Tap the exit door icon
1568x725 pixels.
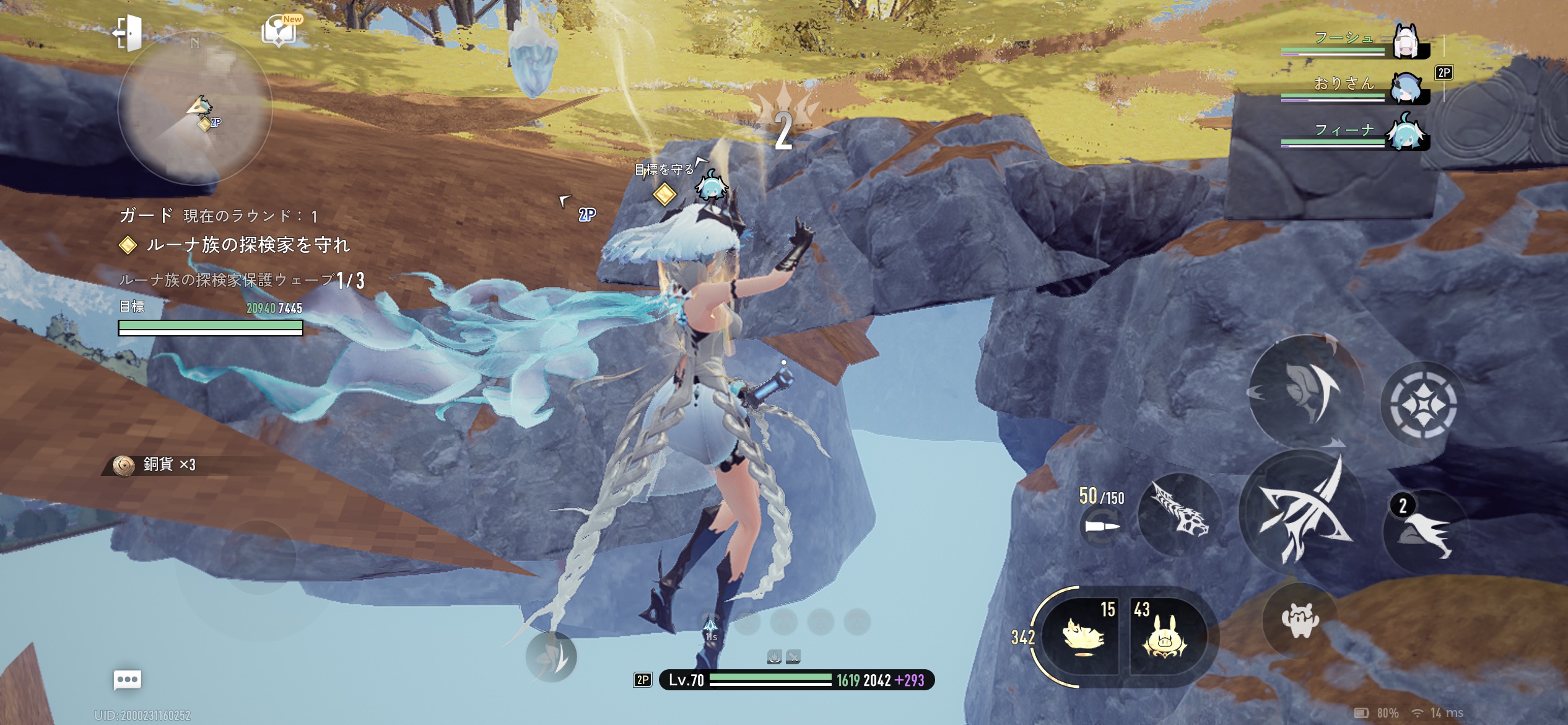(x=127, y=32)
